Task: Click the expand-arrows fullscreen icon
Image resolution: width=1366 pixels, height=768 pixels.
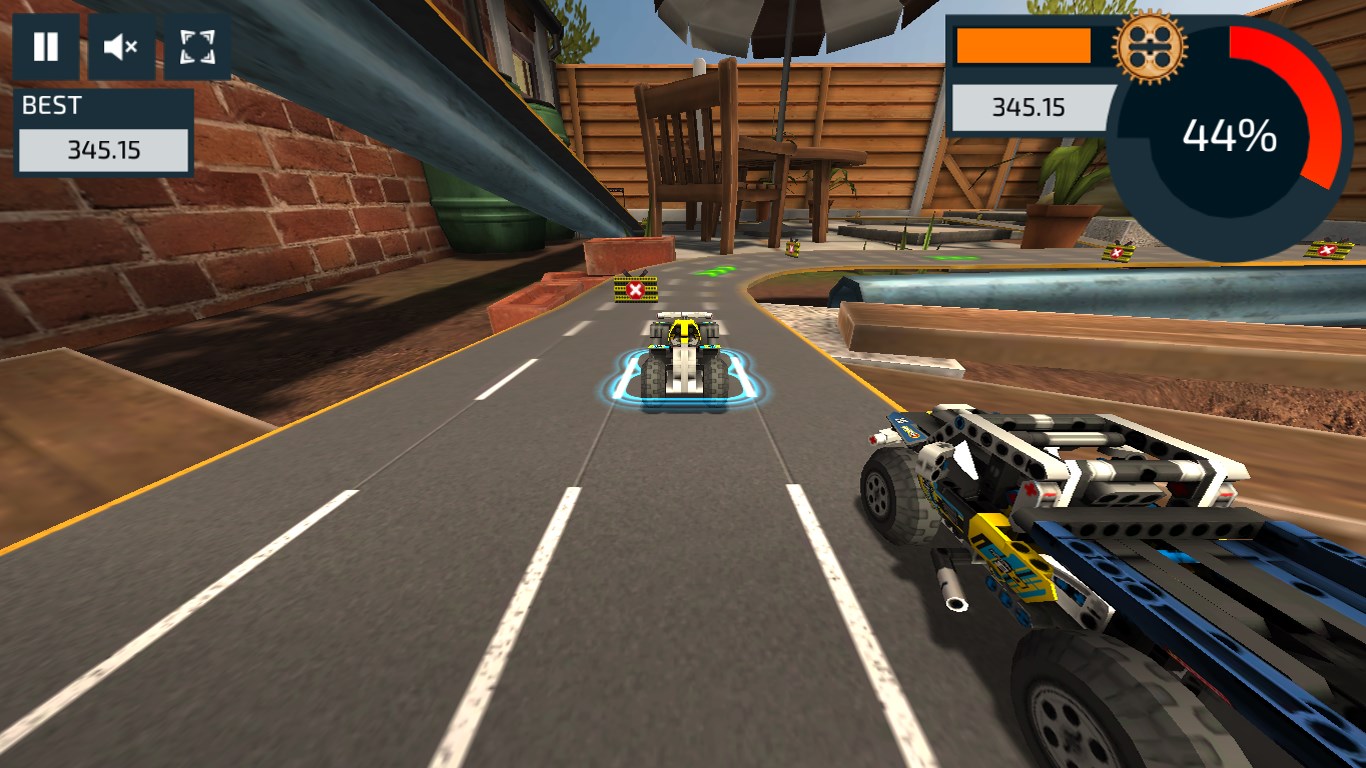Action: [x=196, y=46]
